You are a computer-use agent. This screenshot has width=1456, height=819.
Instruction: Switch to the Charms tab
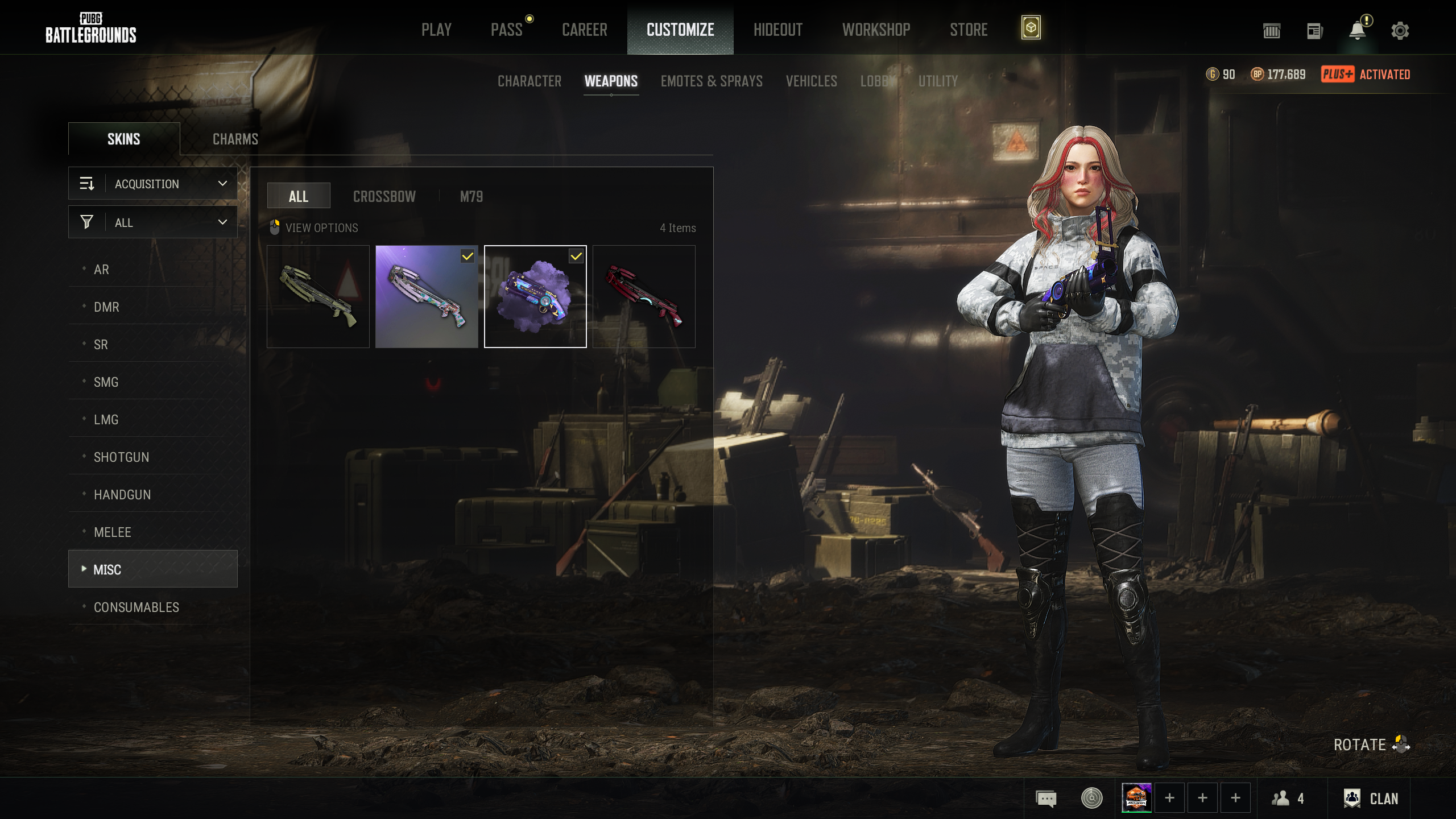[x=235, y=139]
